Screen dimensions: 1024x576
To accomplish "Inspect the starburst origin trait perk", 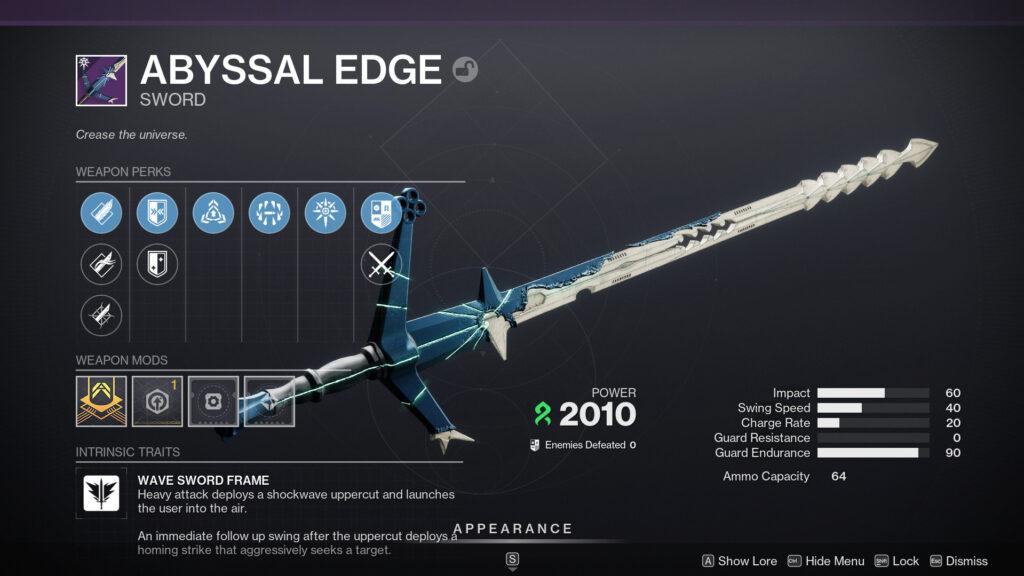I will pyautogui.click(x=325, y=213).
